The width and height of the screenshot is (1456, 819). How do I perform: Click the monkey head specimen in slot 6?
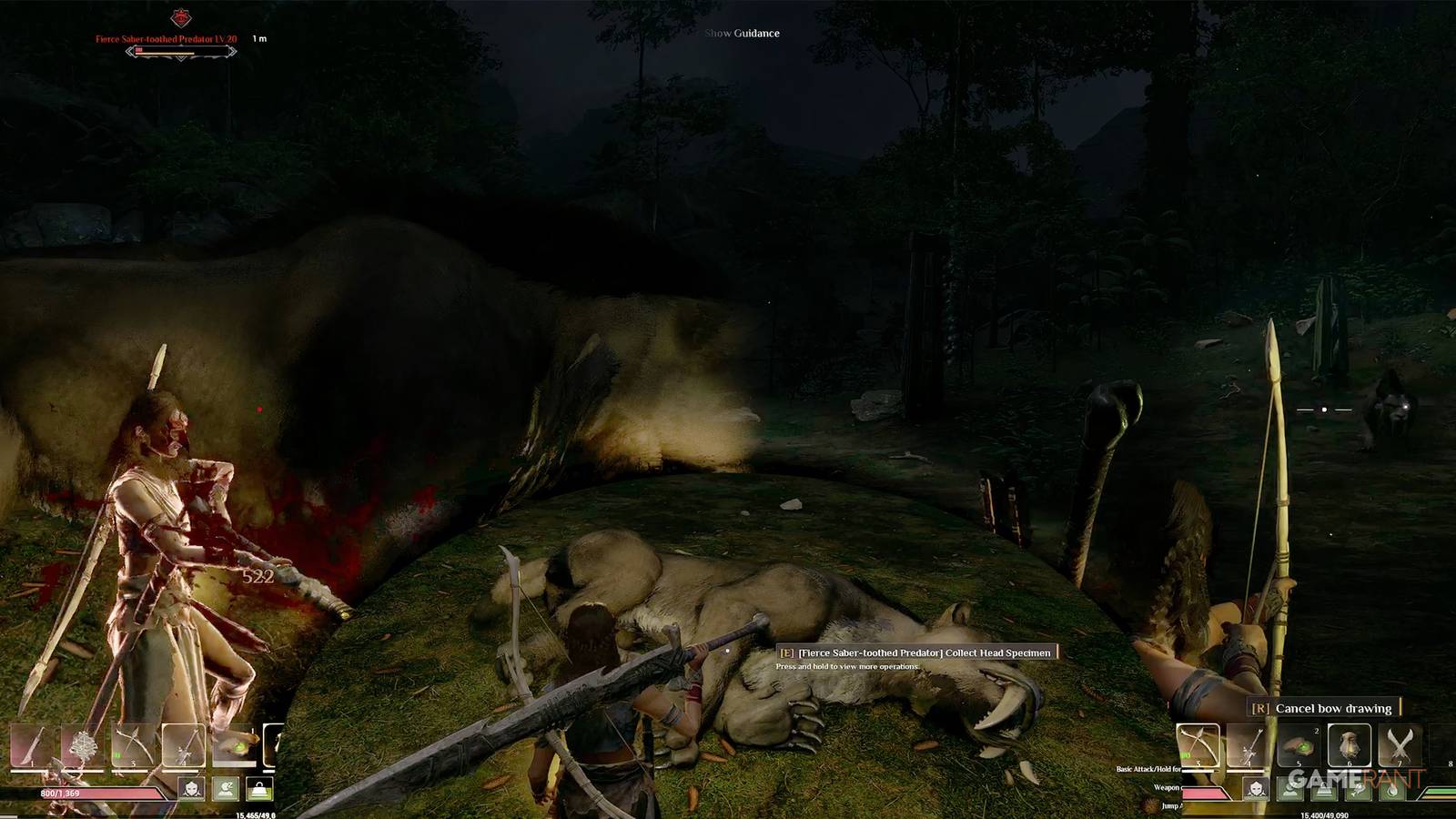point(1350,744)
